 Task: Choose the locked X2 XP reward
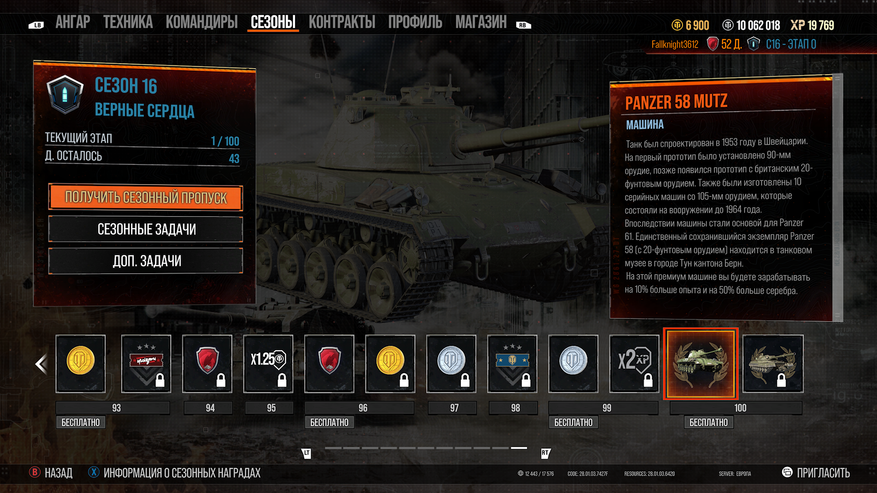tap(634, 364)
